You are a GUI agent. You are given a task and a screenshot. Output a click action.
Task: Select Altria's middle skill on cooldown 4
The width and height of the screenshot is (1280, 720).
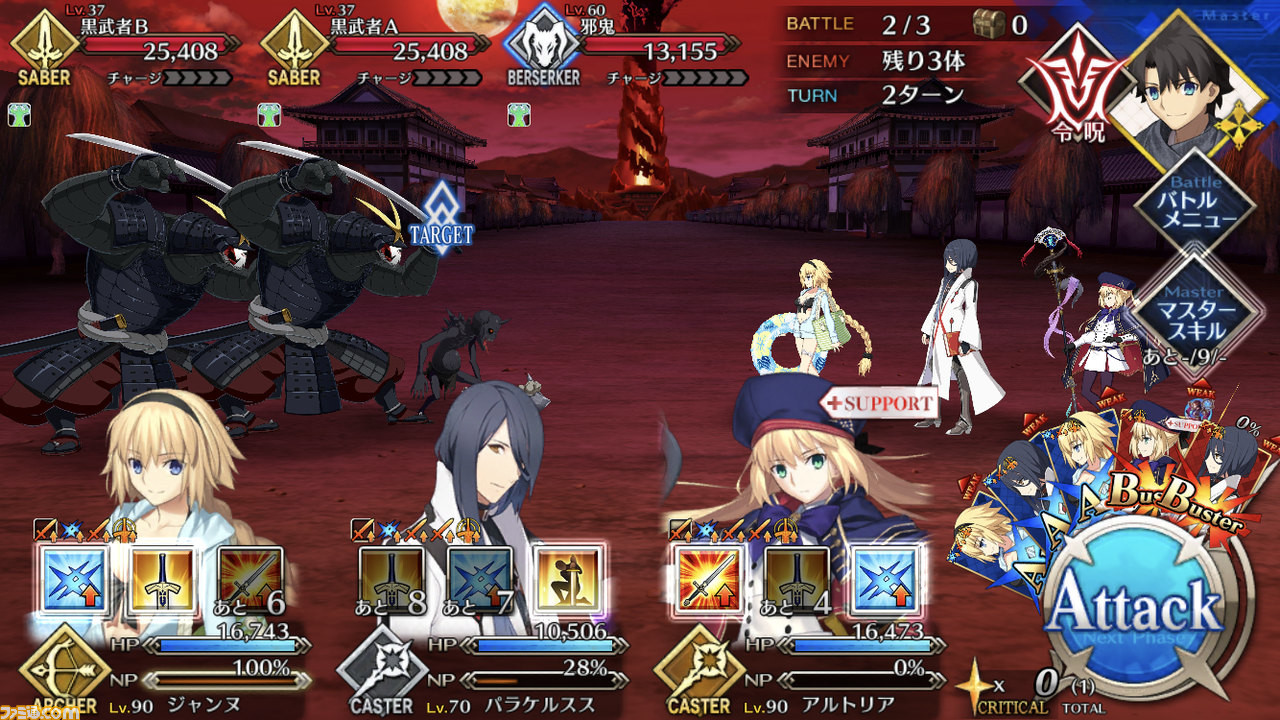click(x=796, y=580)
